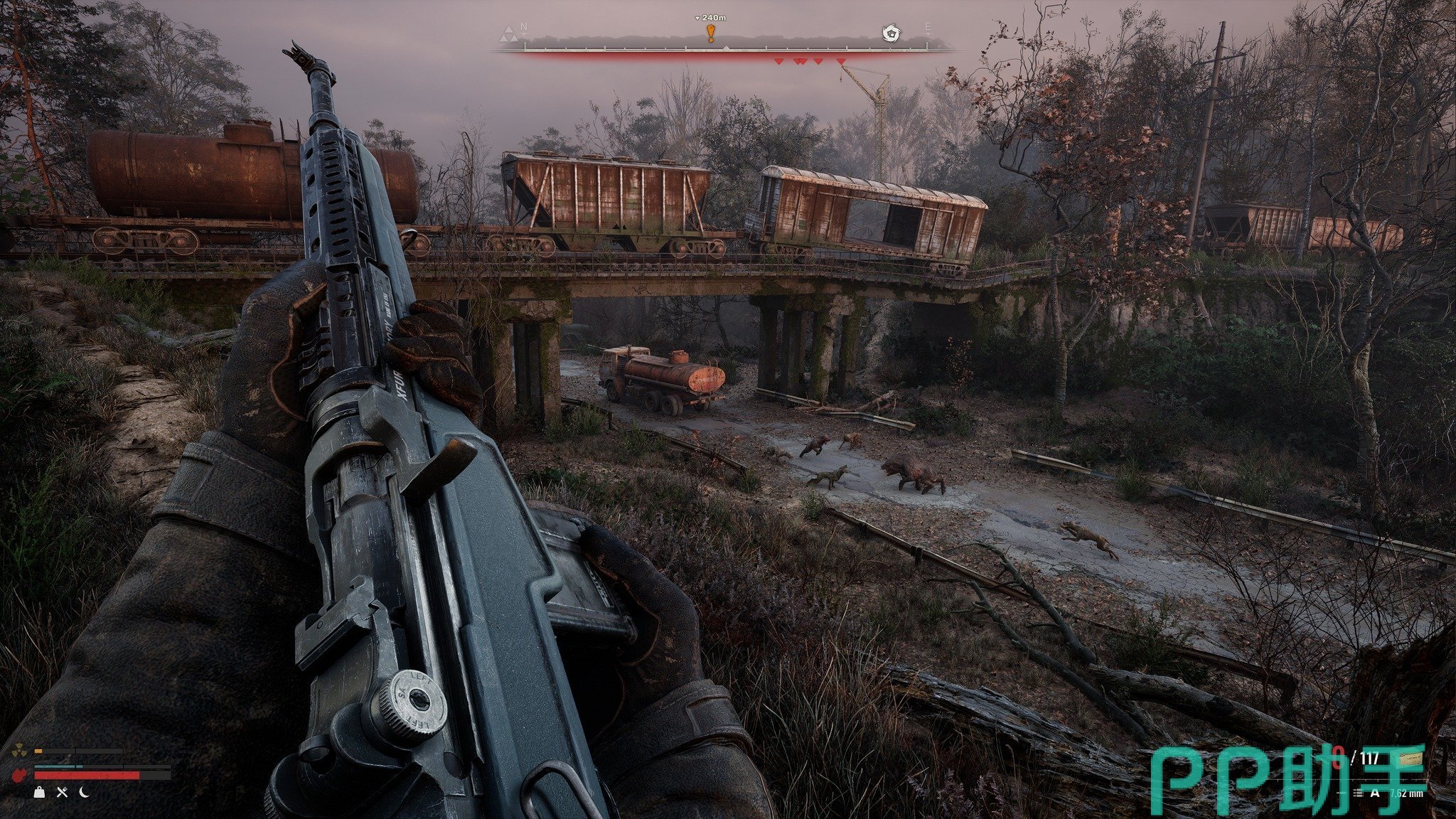1456x819 pixels.
Task: Select the crescent moon sleepiness icon
Action: [84, 792]
